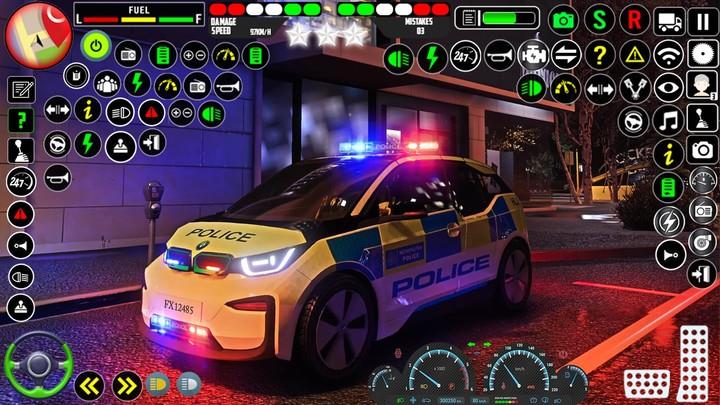
Task: Tap the green power button
Action: pyautogui.click(x=96, y=45)
